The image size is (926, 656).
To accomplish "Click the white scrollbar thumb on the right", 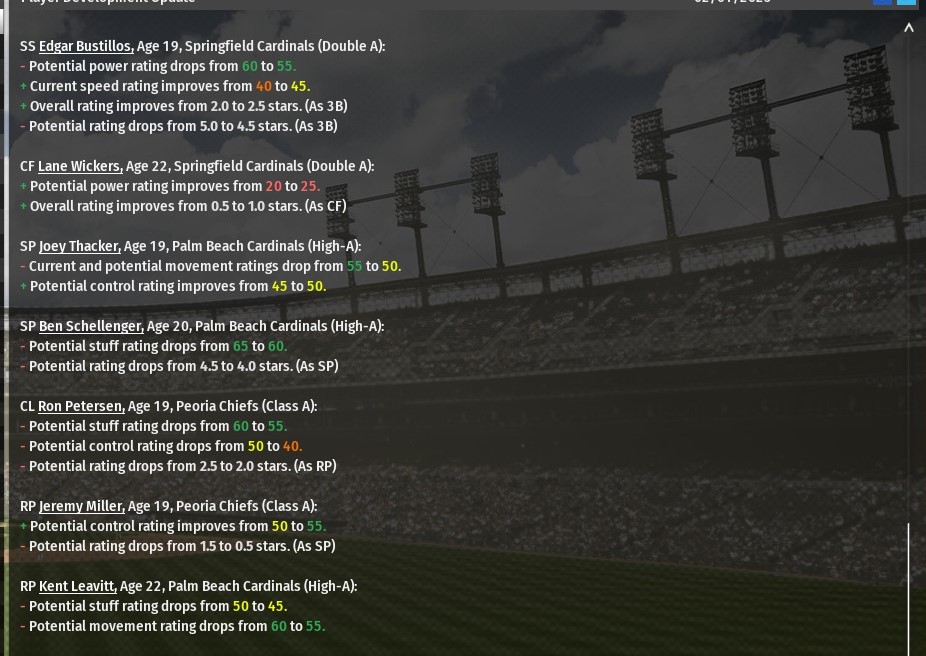I will tap(909, 588).
